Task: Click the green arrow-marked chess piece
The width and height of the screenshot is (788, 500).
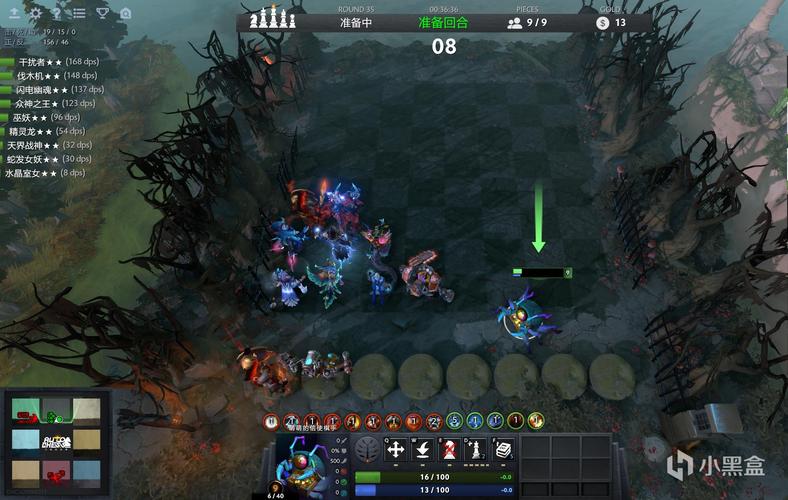Action: tap(522, 312)
